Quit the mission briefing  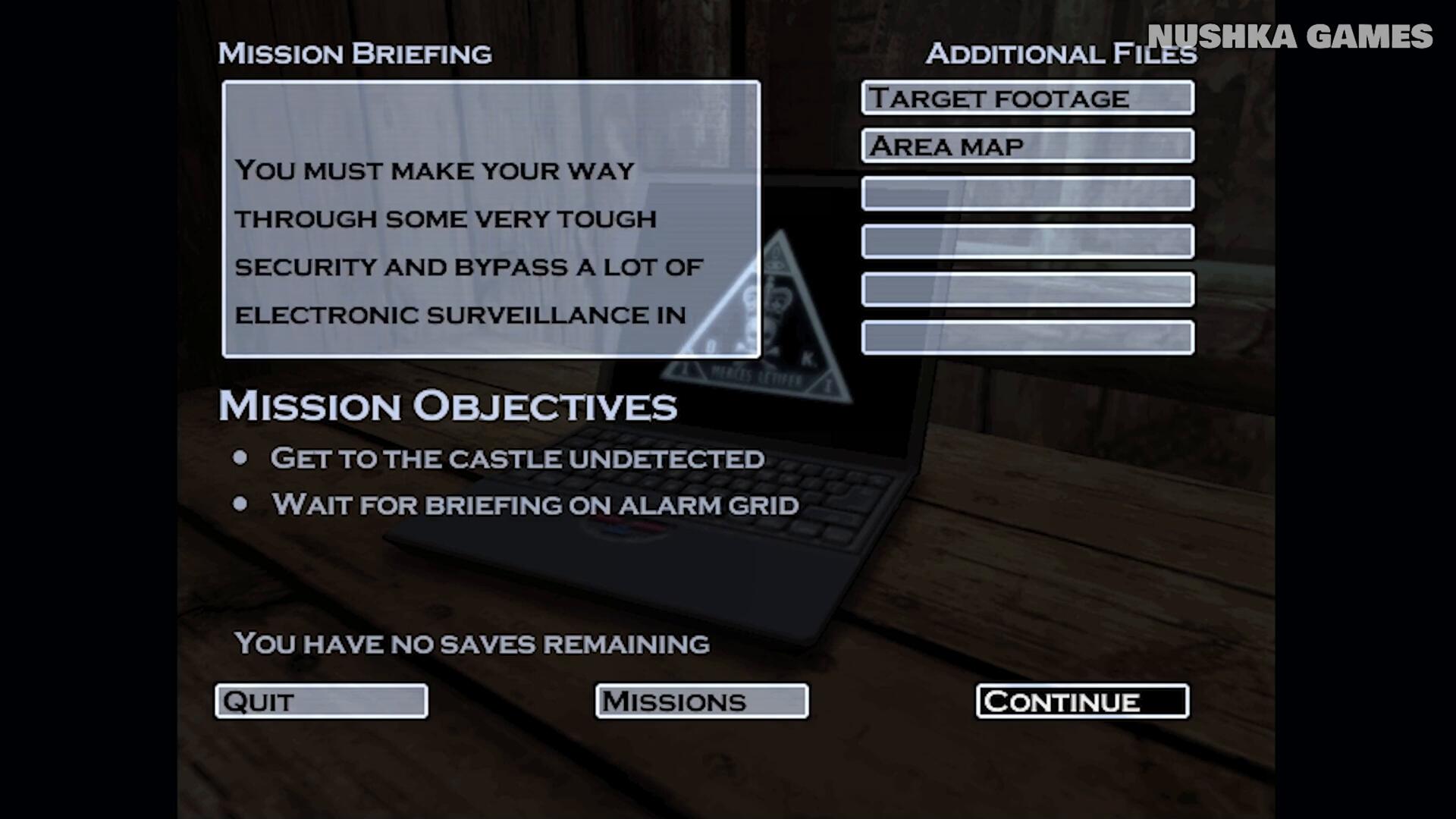click(322, 701)
